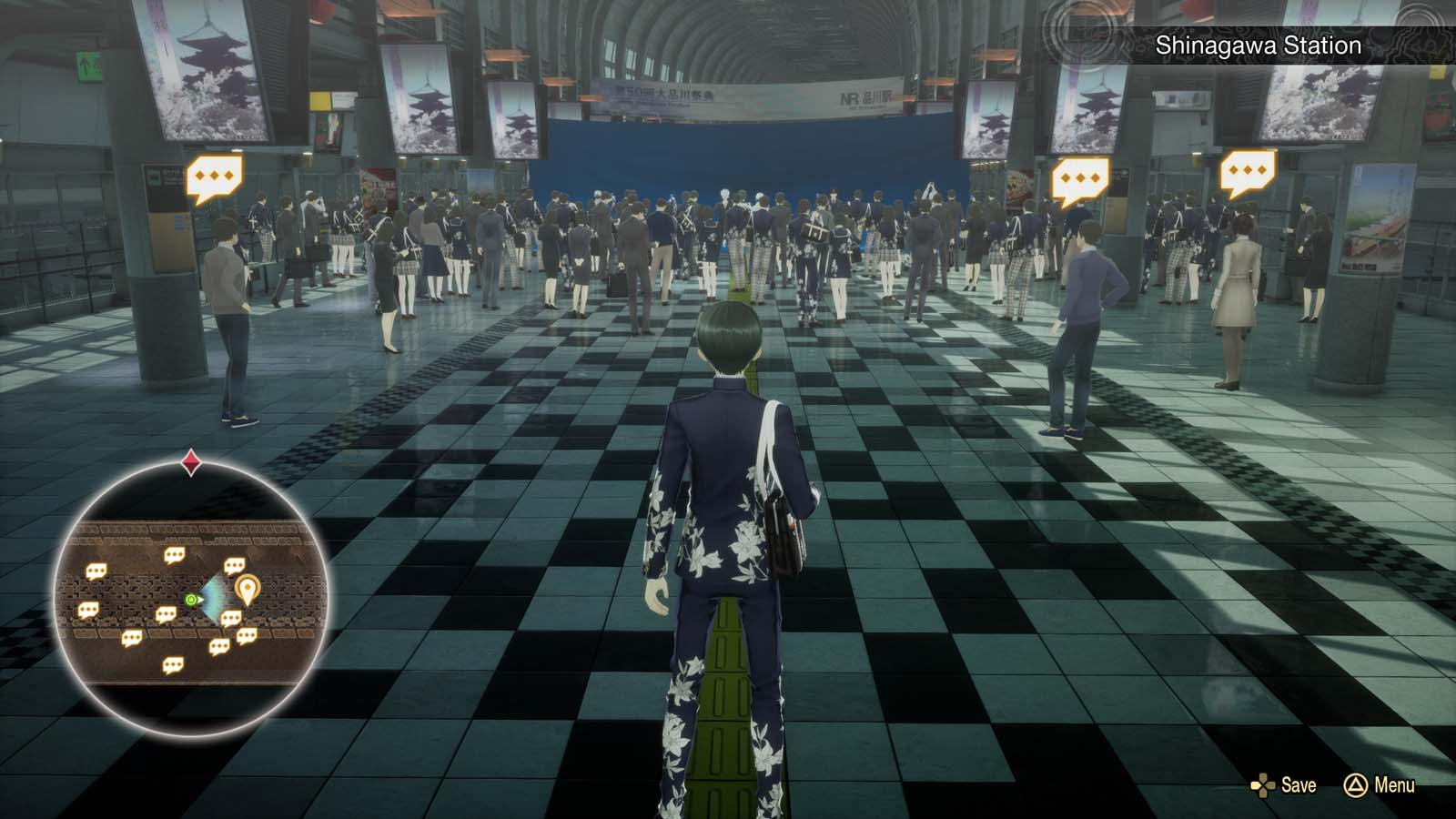Select the orange destination pin on the minimap
This screenshot has height=819, width=1456.
point(248,588)
